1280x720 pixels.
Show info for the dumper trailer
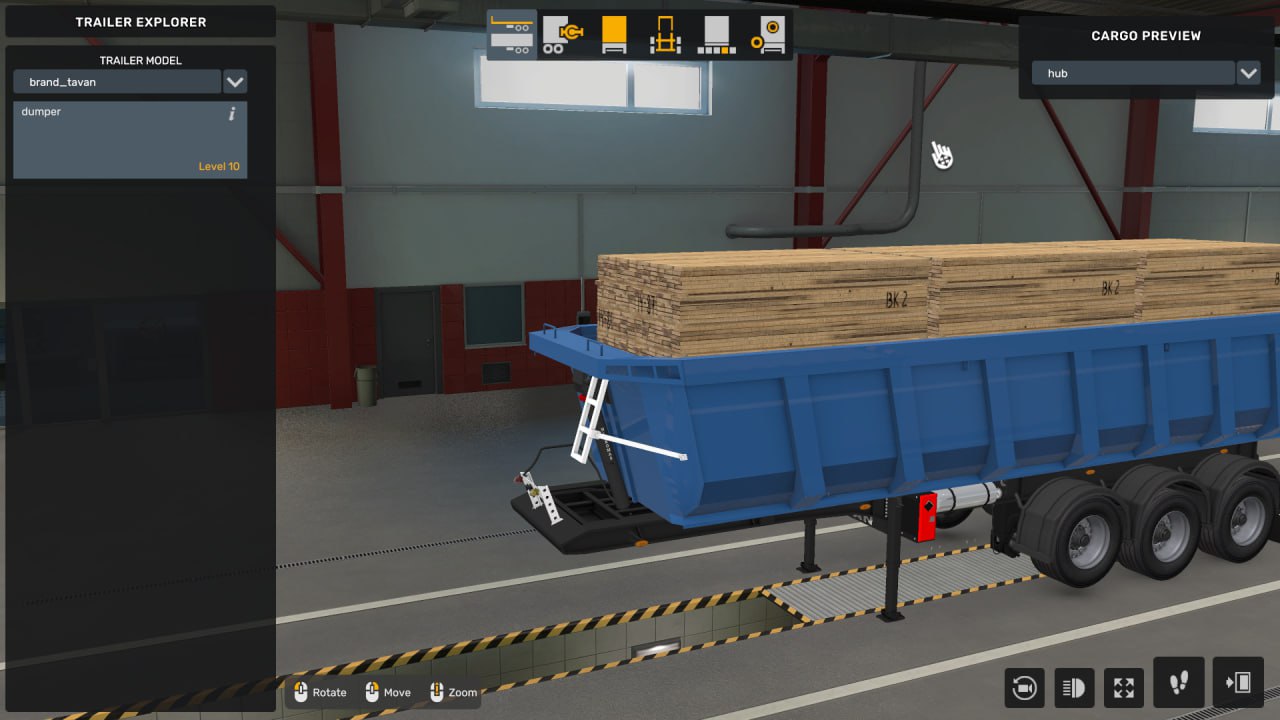[x=232, y=114]
